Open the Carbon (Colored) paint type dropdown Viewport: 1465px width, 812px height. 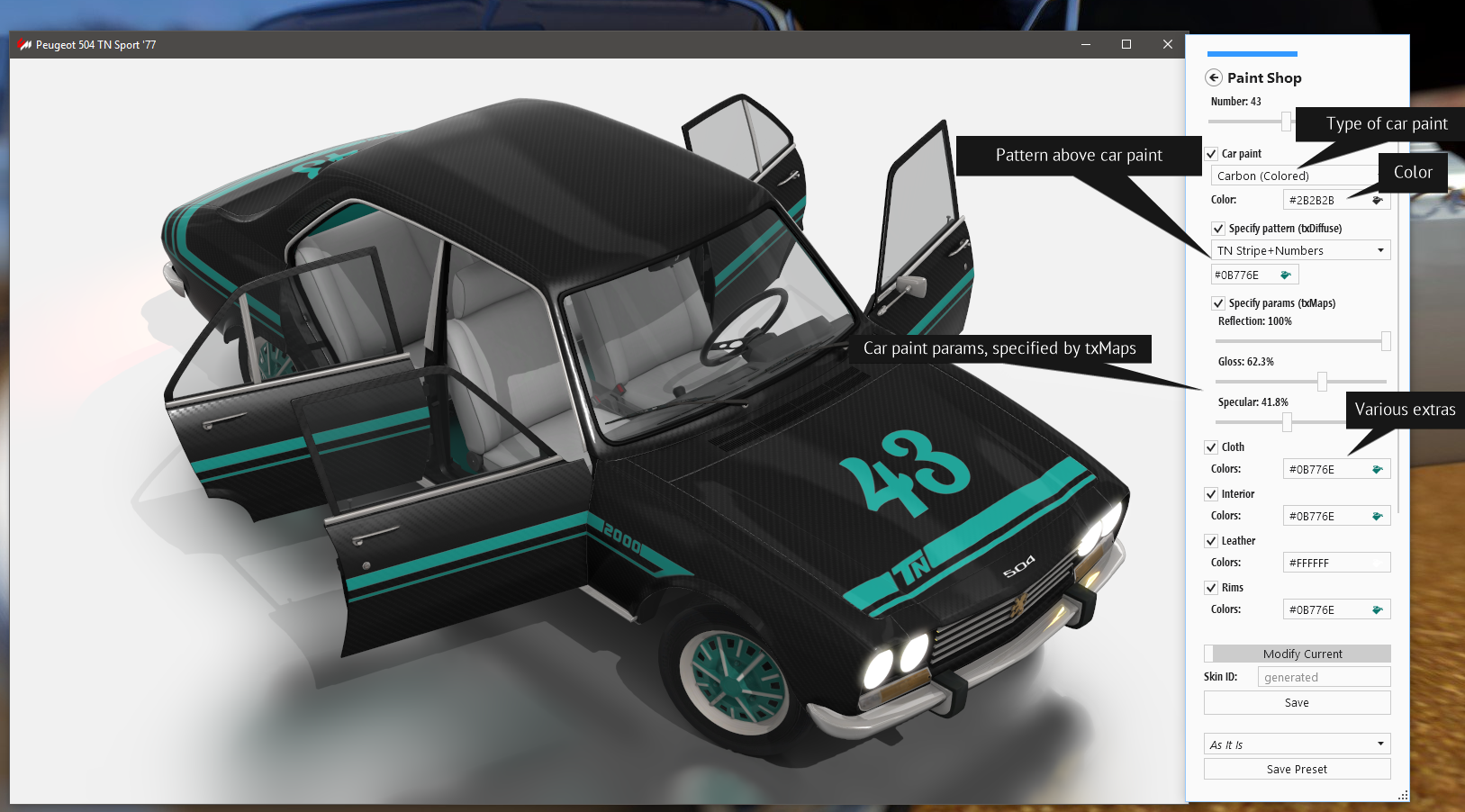pos(1294,175)
